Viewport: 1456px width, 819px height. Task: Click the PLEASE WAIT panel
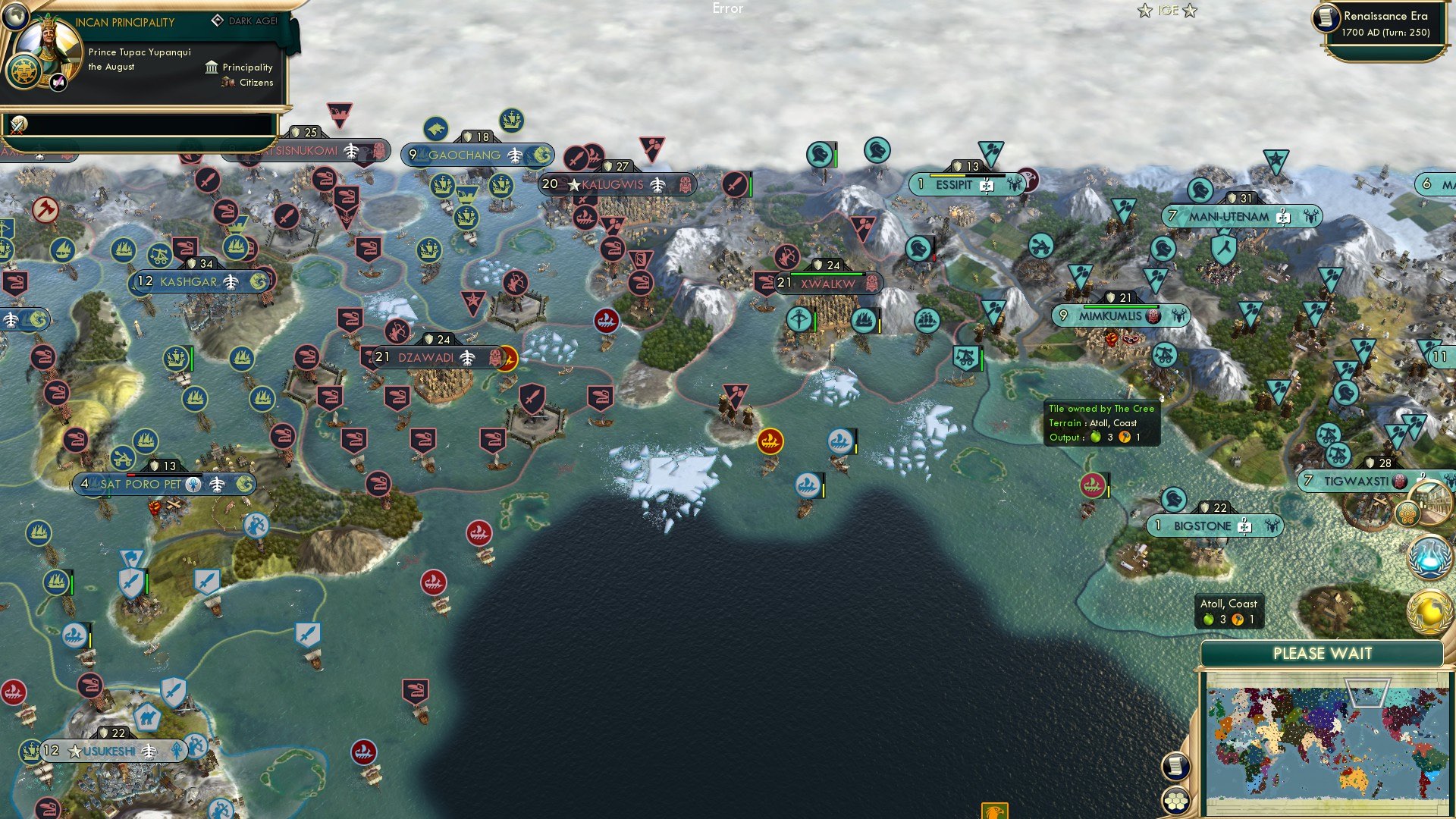(x=1325, y=653)
